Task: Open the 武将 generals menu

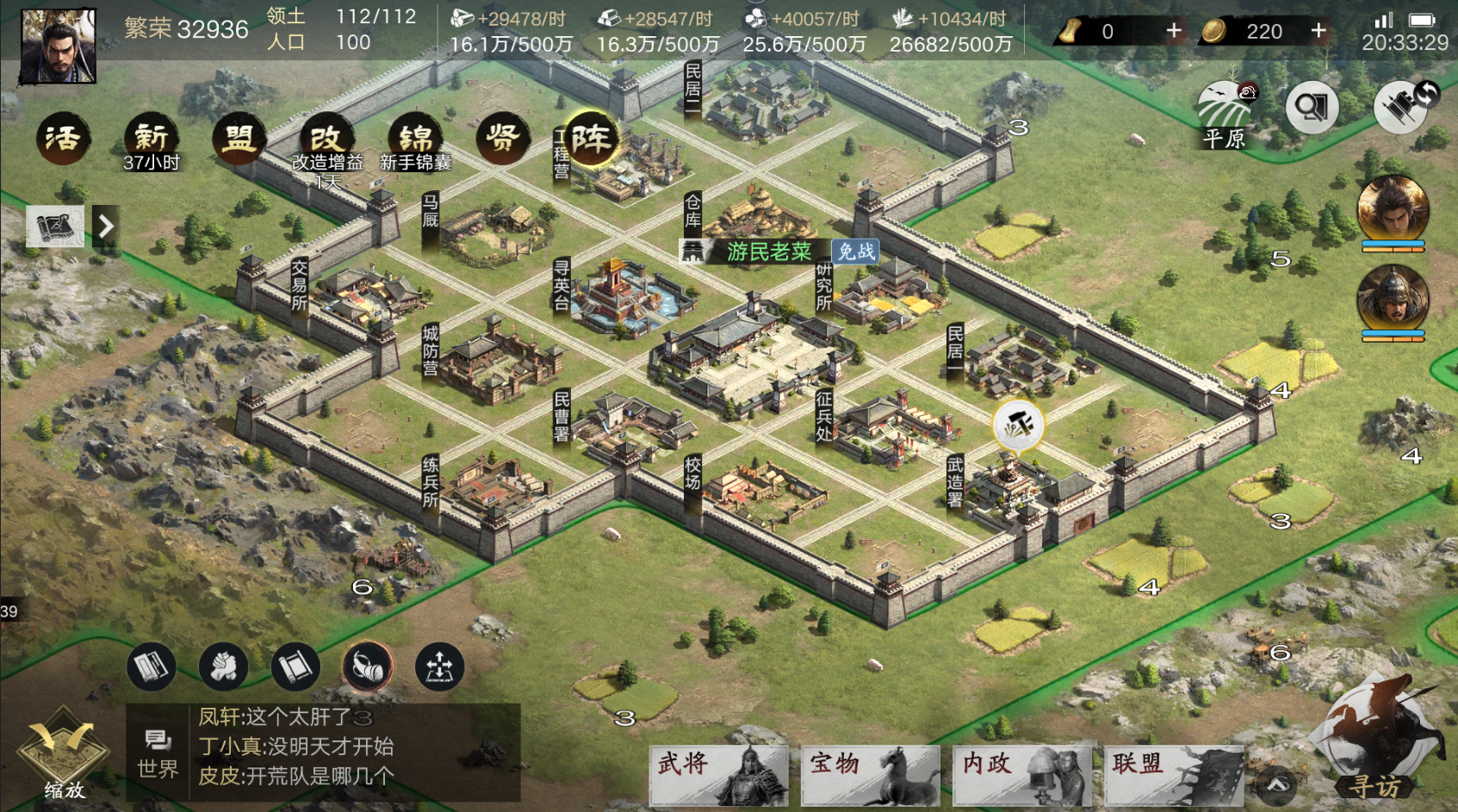Action: click(x=718, y=774)
